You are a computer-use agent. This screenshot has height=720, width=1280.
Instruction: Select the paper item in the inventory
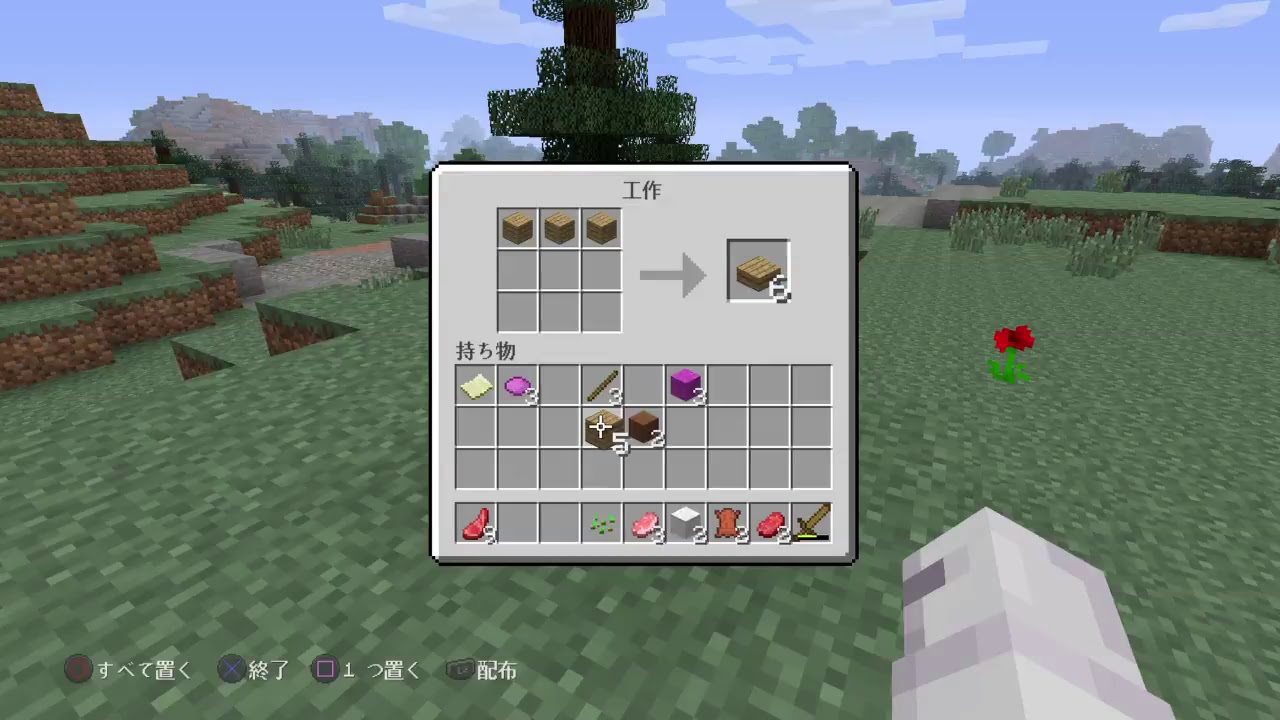474,385
